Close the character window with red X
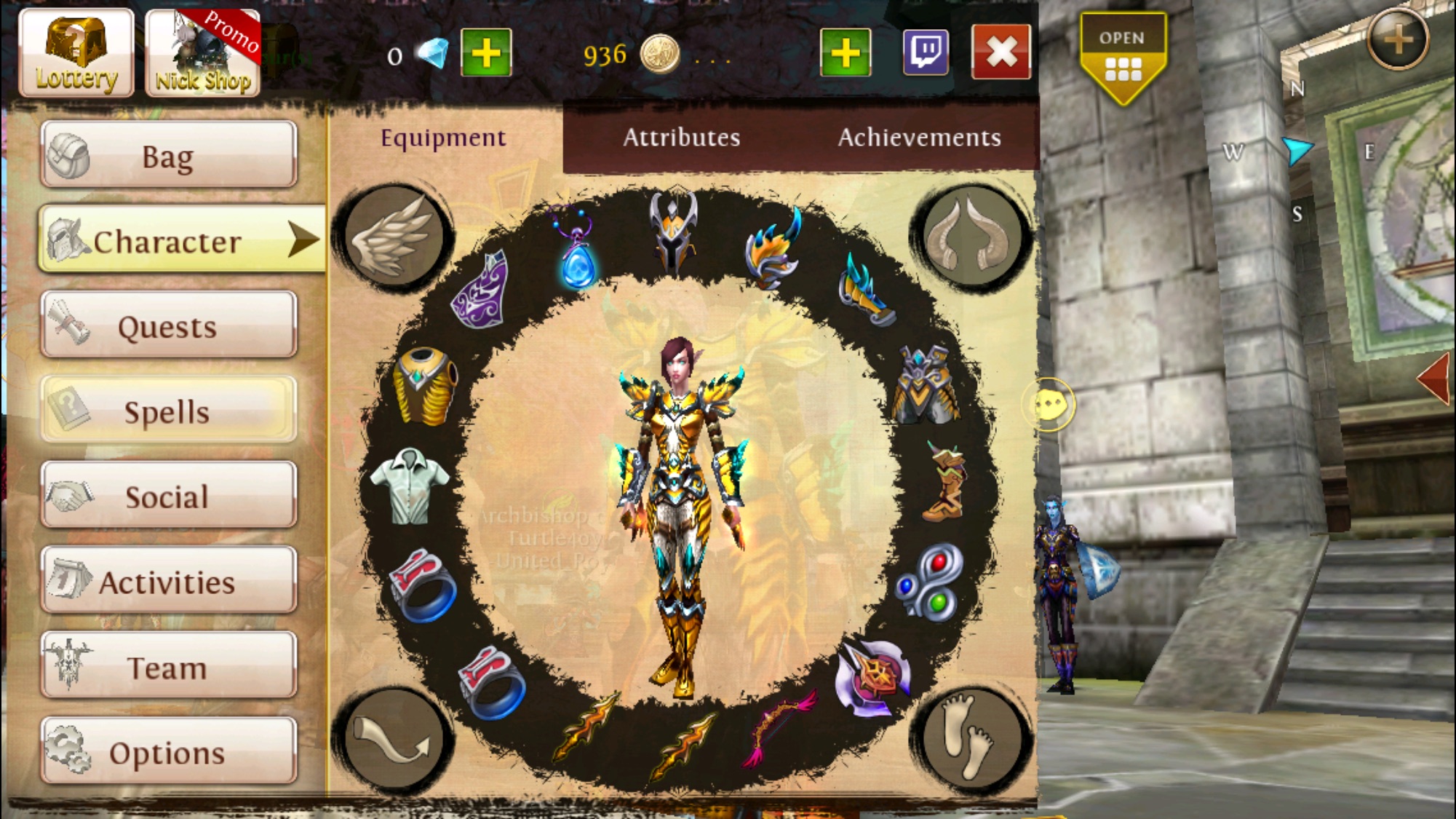This screenshot has width=1456, height=819. 1001,52
